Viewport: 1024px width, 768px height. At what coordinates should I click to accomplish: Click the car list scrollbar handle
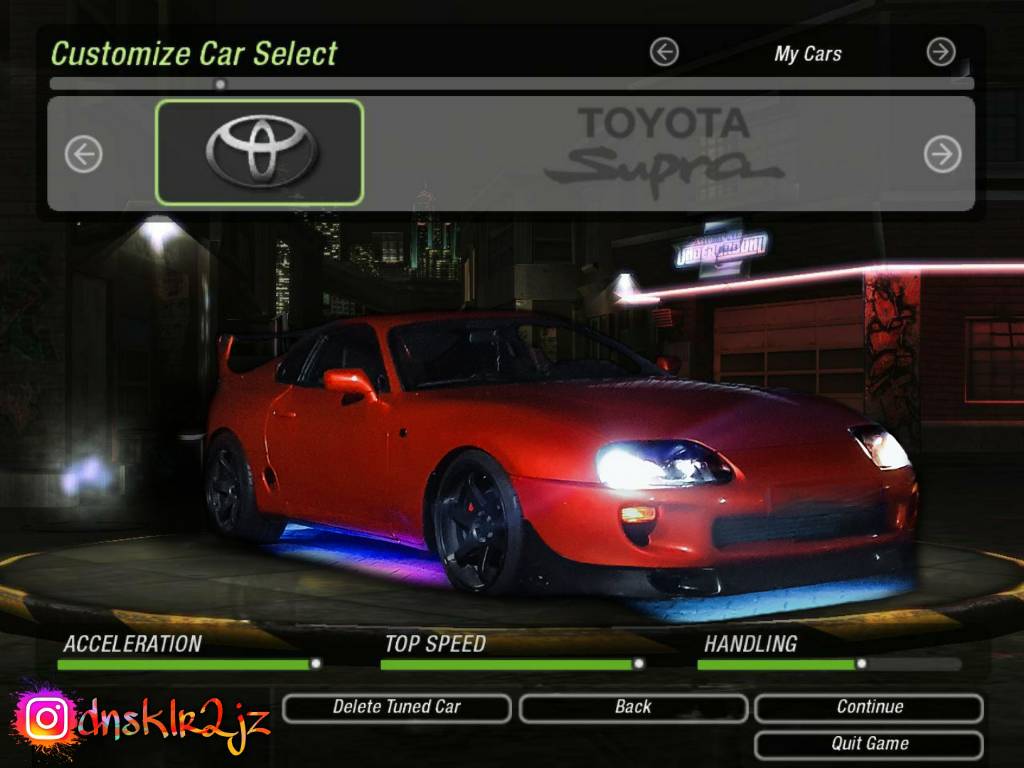coord(220,84)
